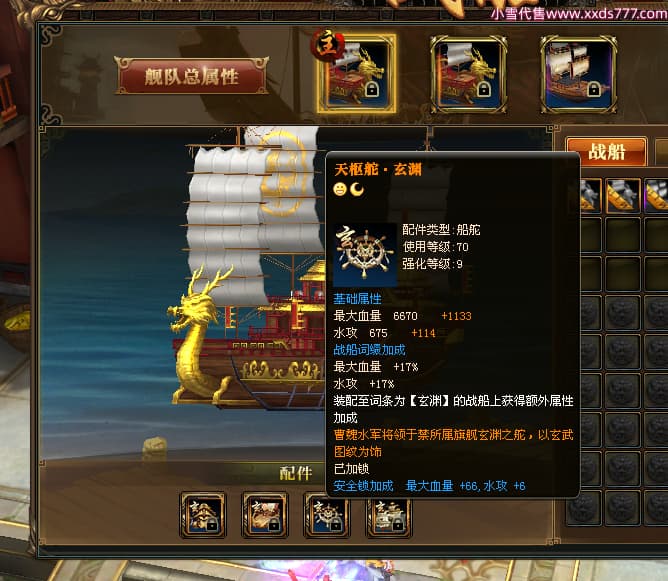Viewport: 668px width, 581px height.
Task: Open the 舰队总属性 fleet attributes panel
Action: [x=192, y=77]
